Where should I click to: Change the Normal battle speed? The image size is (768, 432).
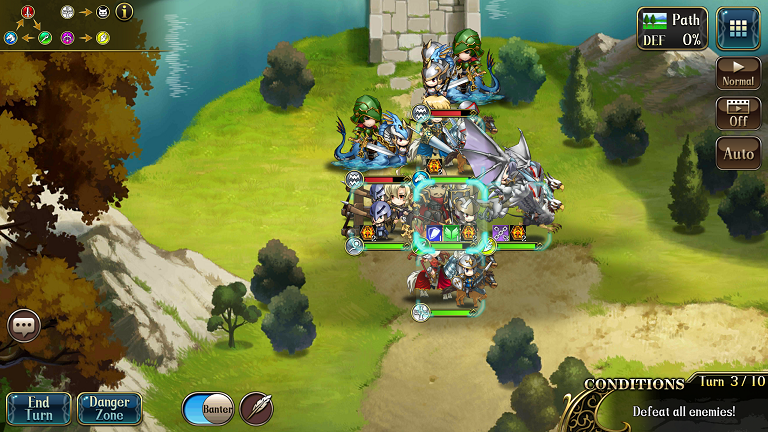(x=738, y=73)
